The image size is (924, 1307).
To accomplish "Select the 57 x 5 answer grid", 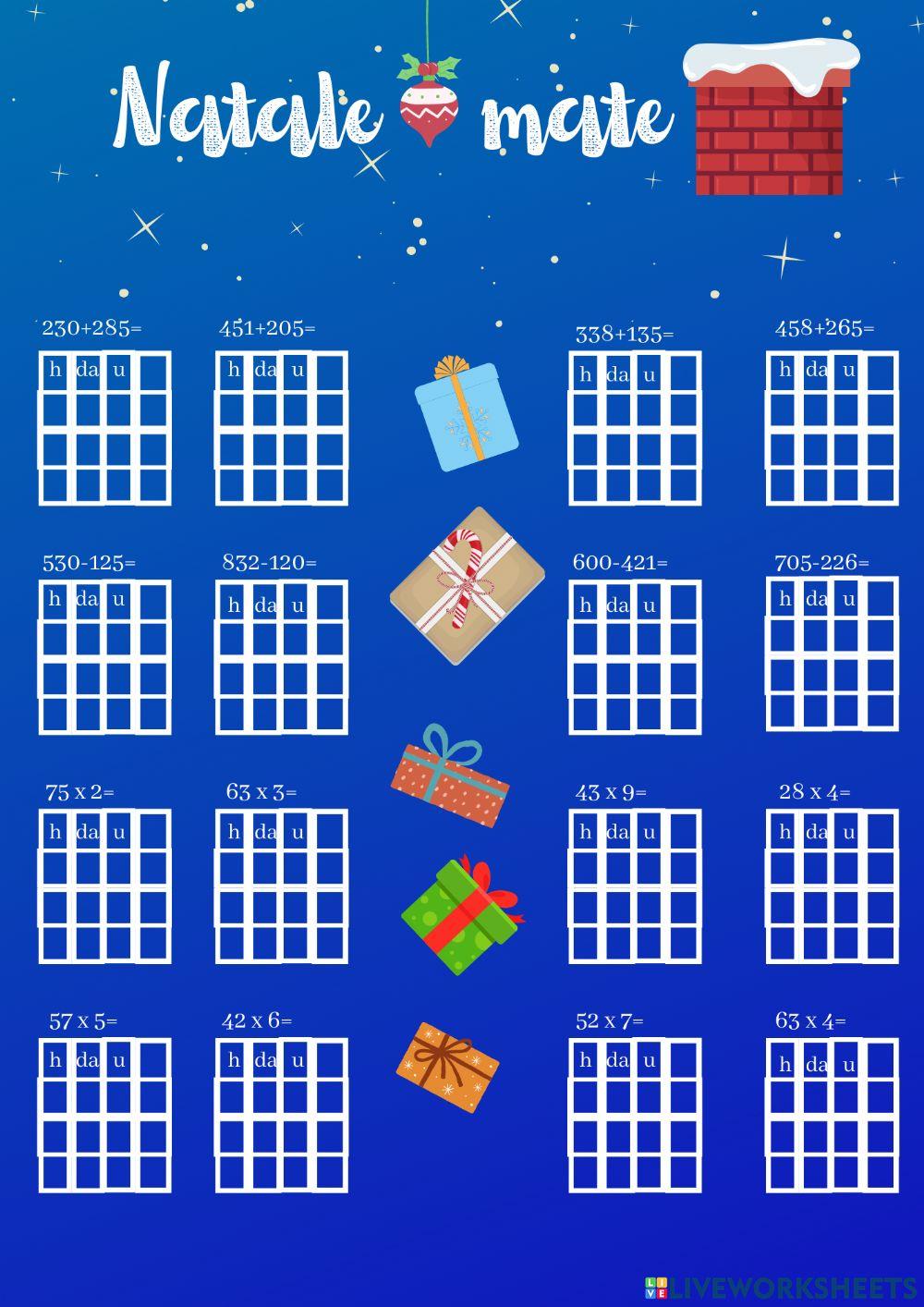I will (104, 1116).
